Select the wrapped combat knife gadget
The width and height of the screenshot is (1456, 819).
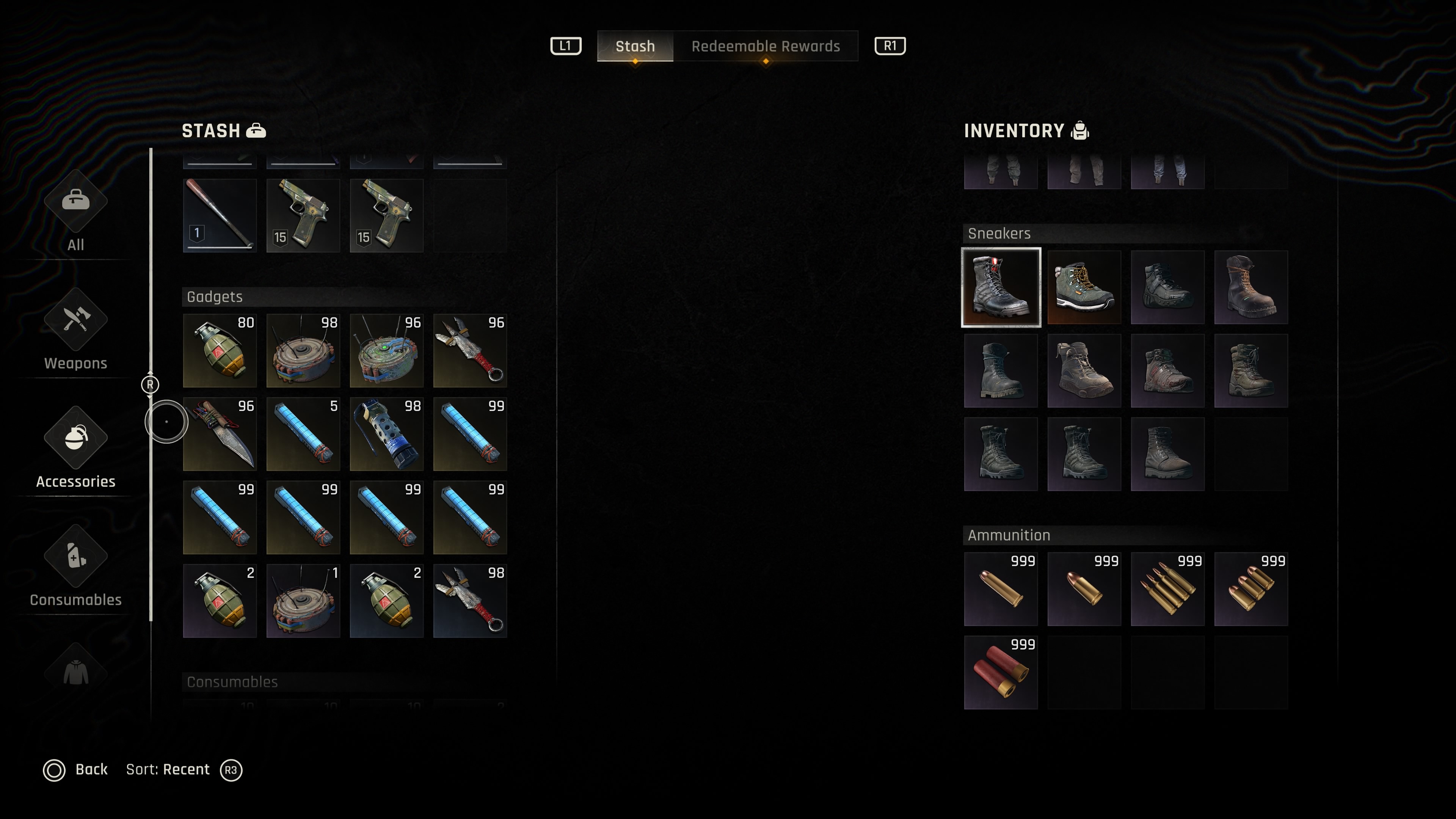220,434
